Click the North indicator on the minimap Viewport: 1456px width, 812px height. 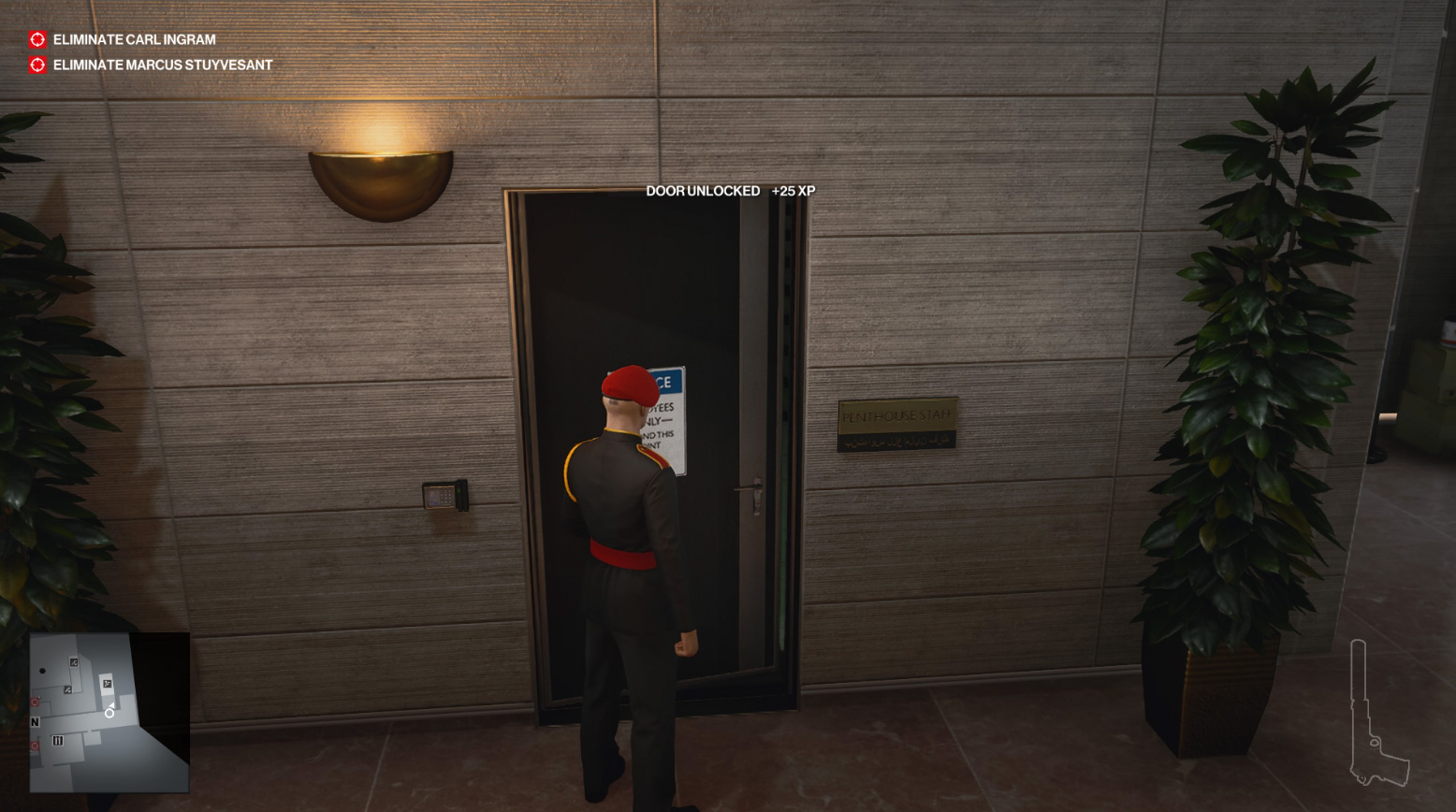(x=35, y=722)
